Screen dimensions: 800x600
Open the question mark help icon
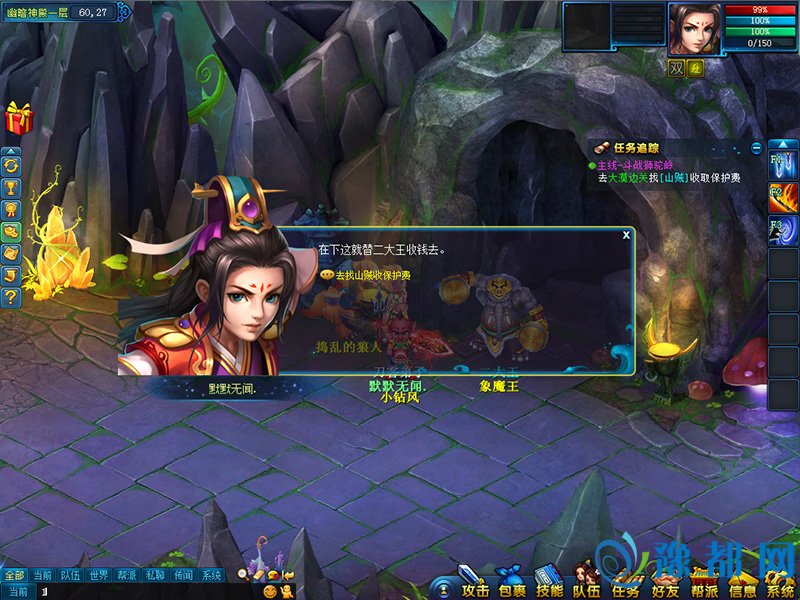pos(12,296)
